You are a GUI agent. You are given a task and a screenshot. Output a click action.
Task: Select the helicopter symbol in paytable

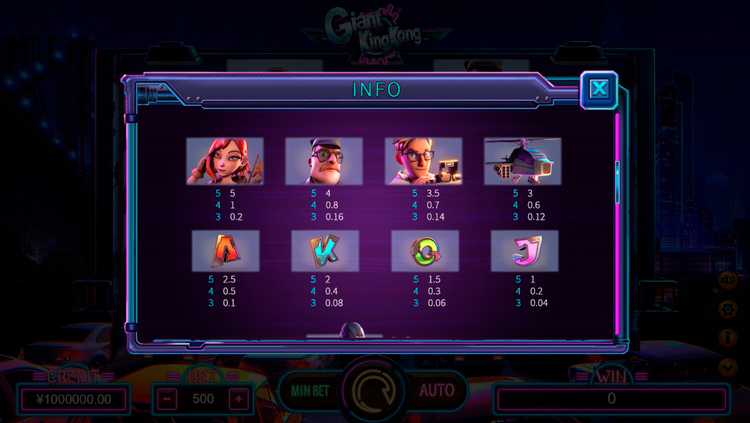(x=522, y=161)
